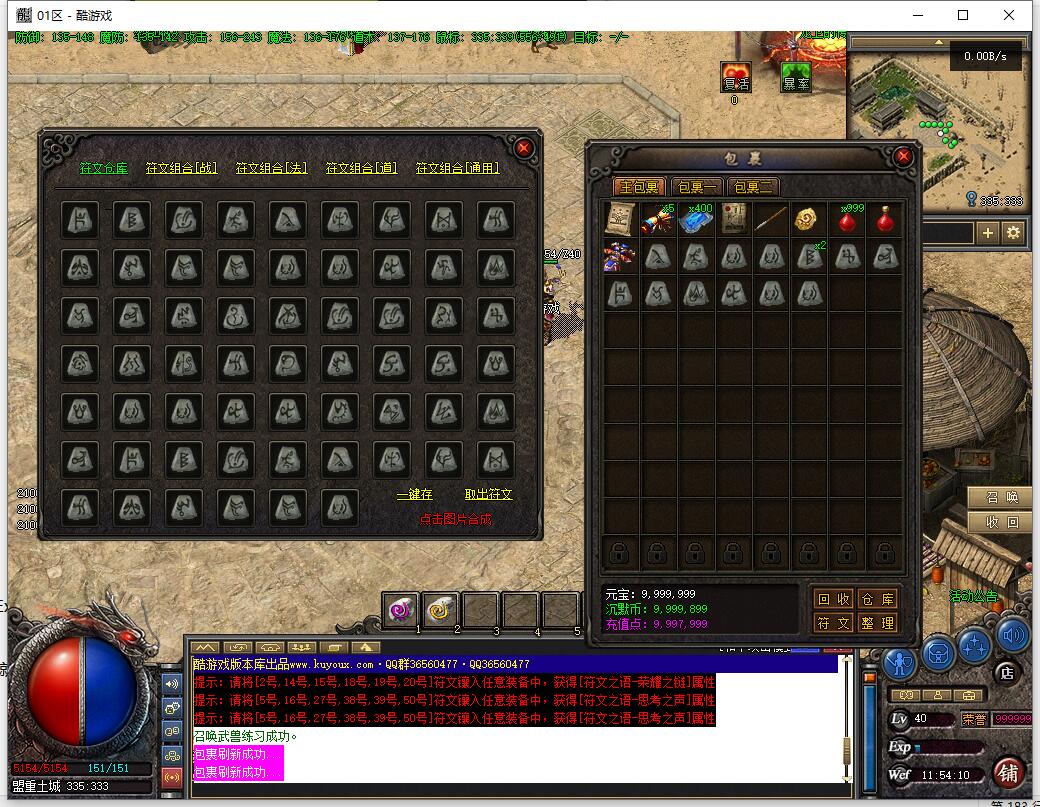Screen dimensions: 1040x807
Task: Click the red 铺 stall button
Action: pyautogui.click(x=1008, y=772)
